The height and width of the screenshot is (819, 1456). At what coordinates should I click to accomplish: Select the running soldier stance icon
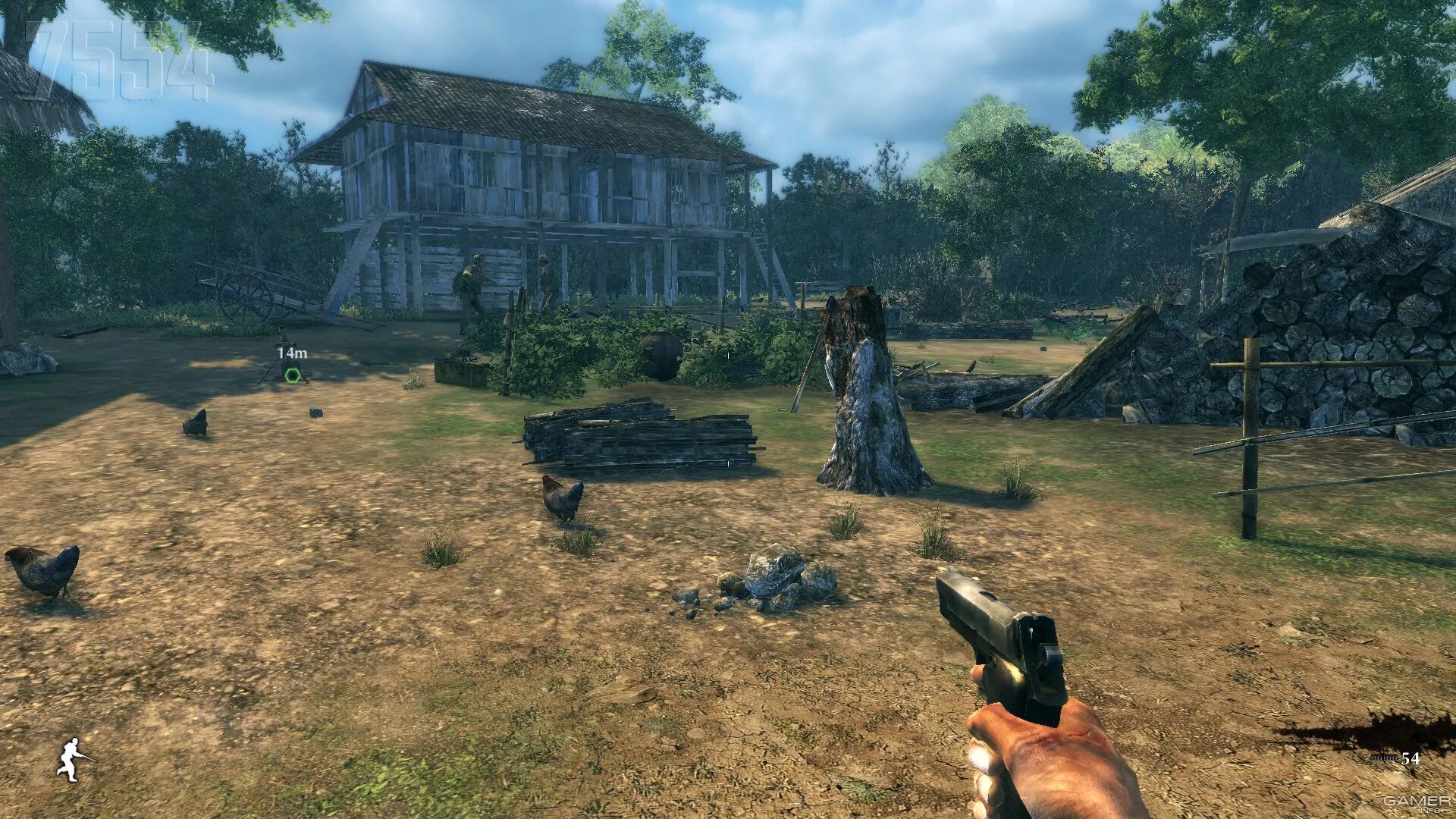click(x=74, y=759)
